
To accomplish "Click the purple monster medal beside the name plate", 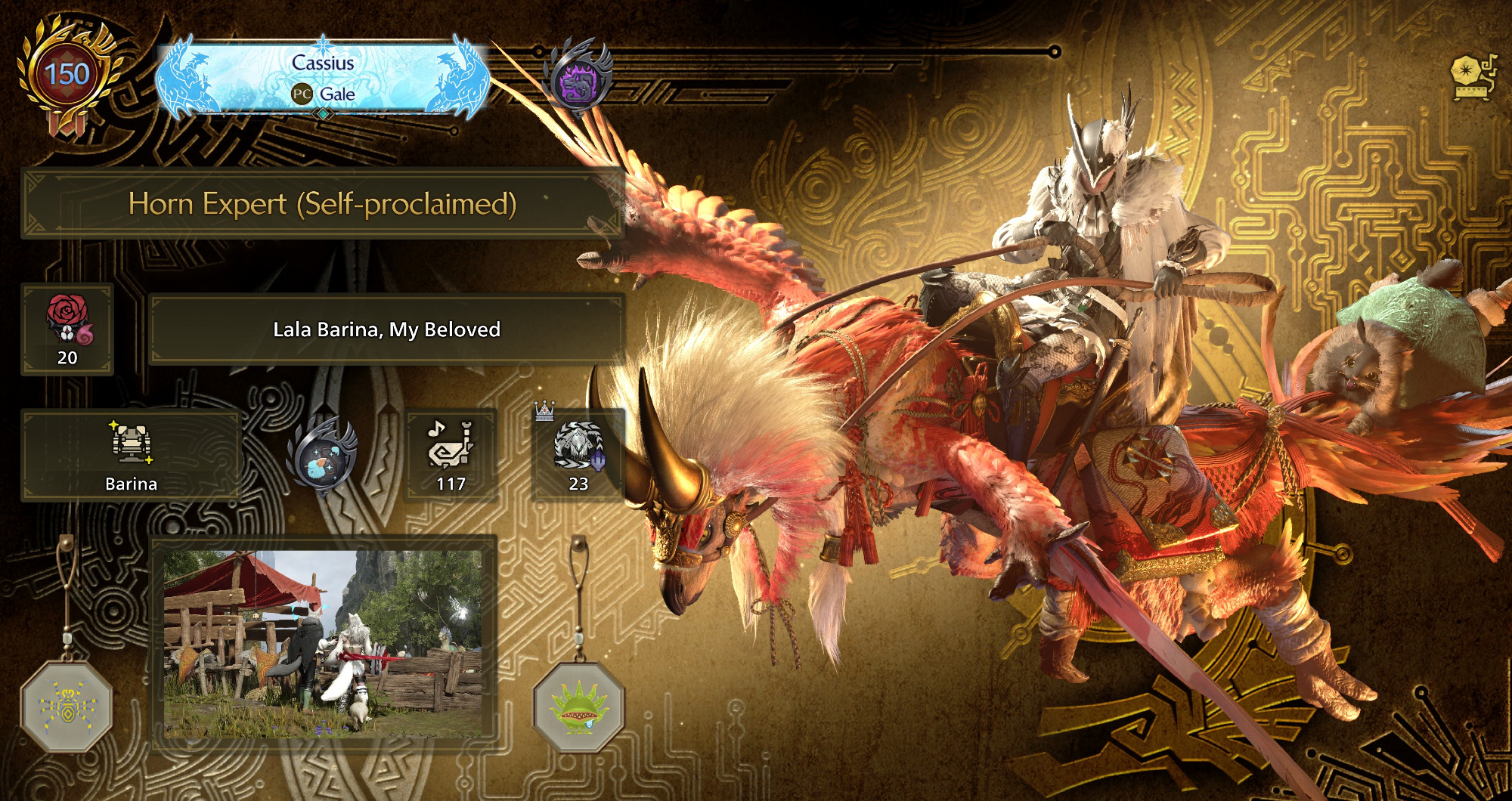I will coord(578,79).
